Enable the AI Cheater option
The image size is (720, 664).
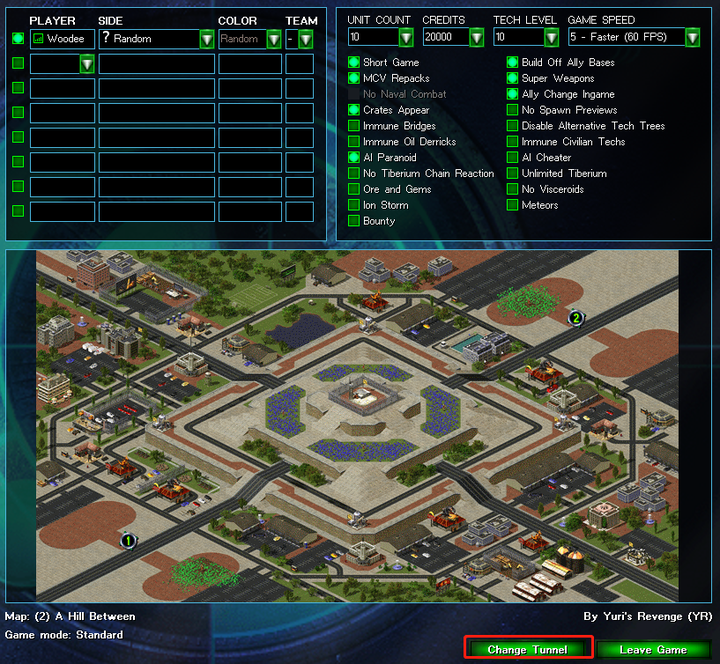coord(512,157)
